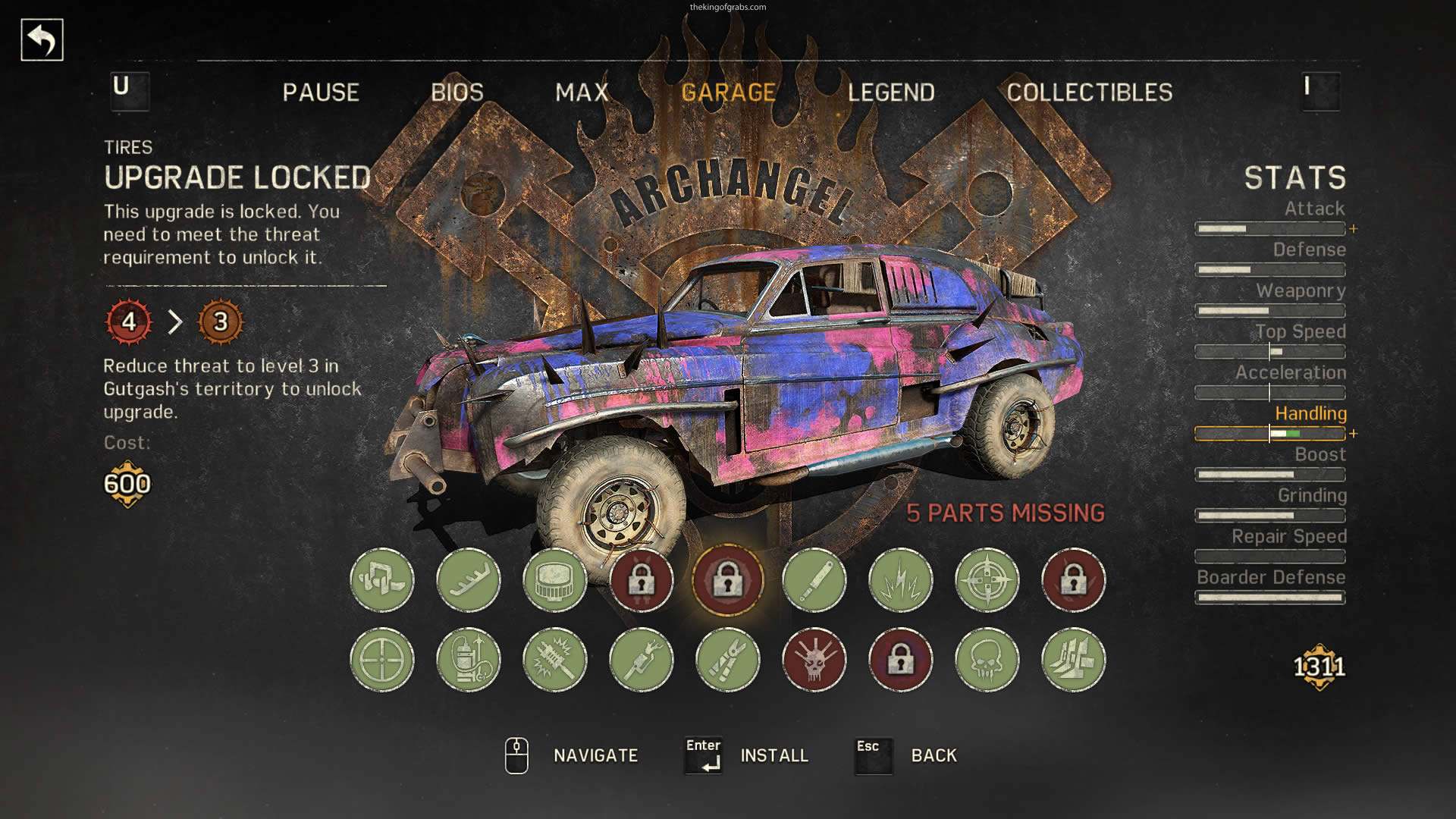This screenshot has width=1456, height=819.
Task: Show the COLLECTIBLES tab
Action: coord(1089,93)
